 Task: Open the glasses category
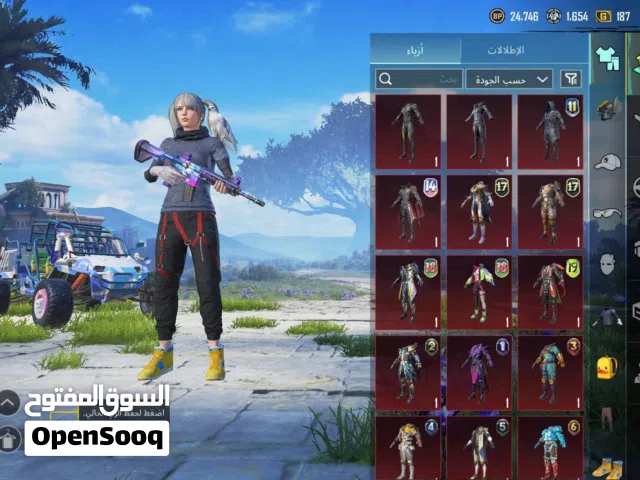607,213
